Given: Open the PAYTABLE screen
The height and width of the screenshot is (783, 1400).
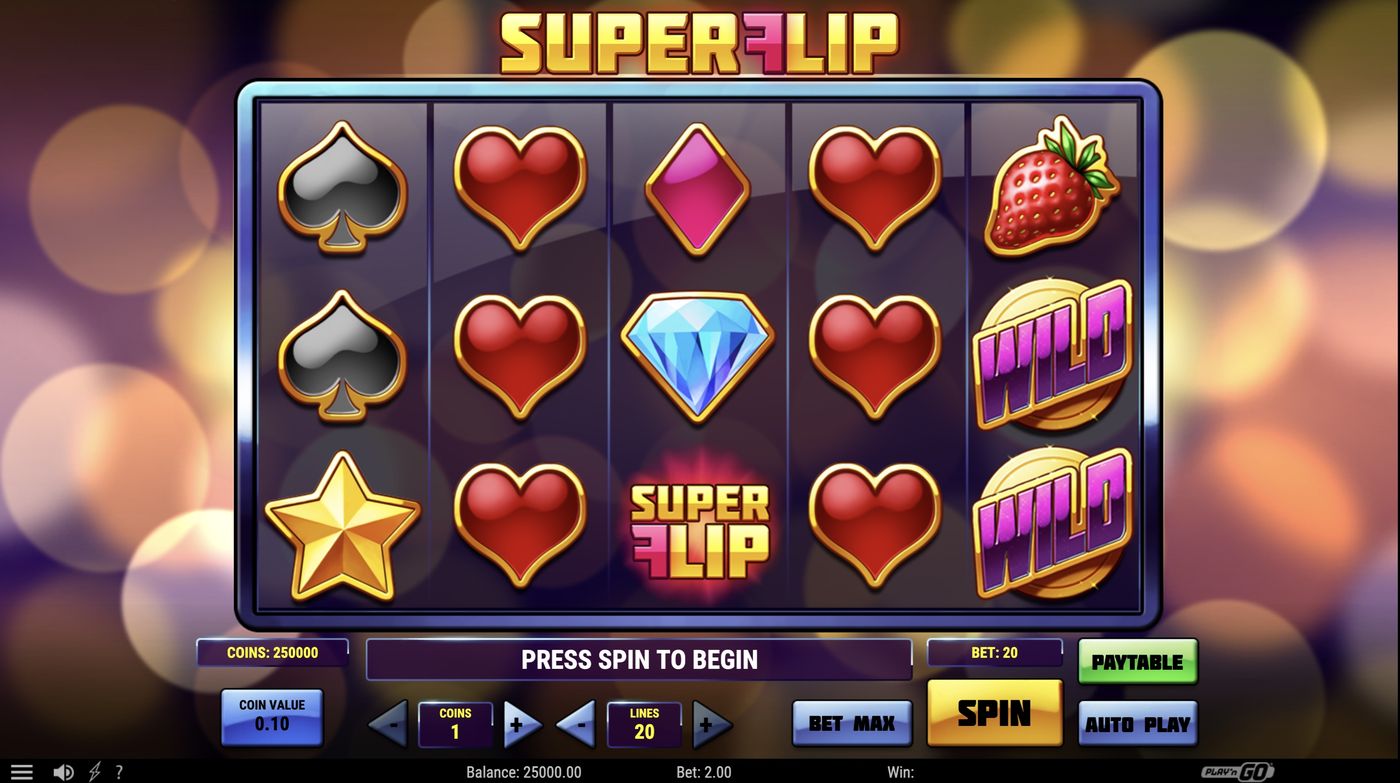Looking at the screenshot, I should point(1137,660).
